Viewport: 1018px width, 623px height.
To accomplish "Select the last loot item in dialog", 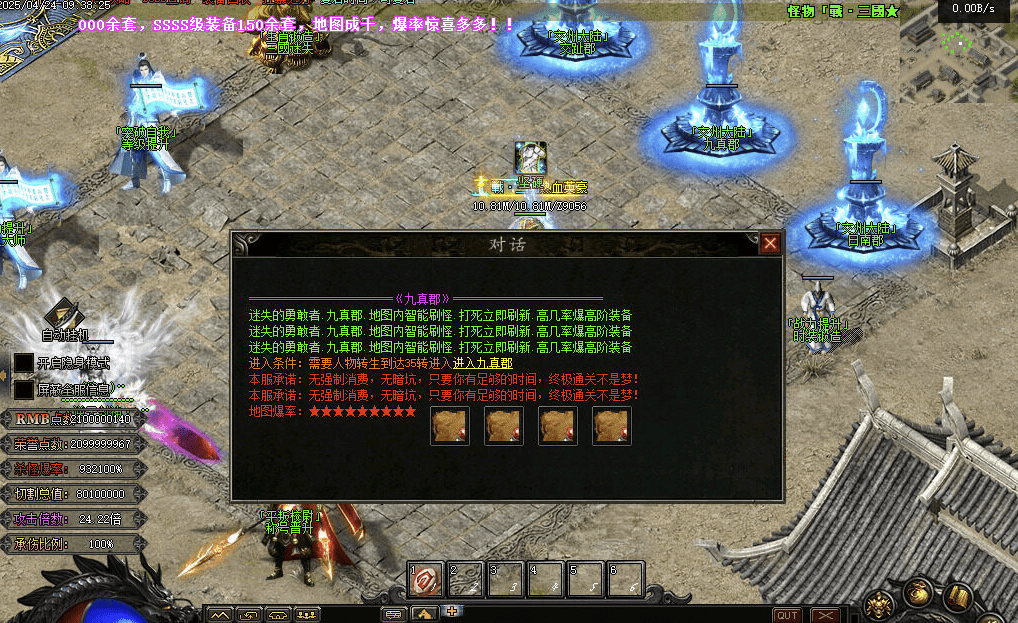I will pos(612,426).
